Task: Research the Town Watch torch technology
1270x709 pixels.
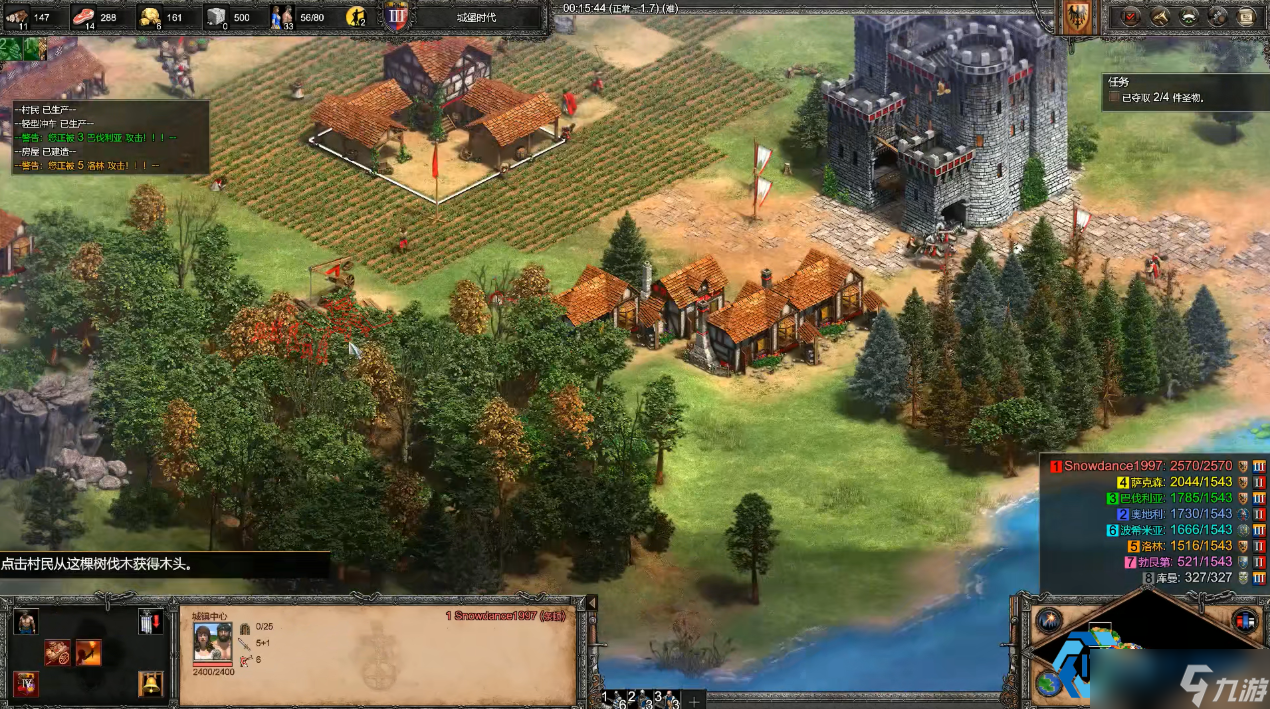Action: pos(88,653)
